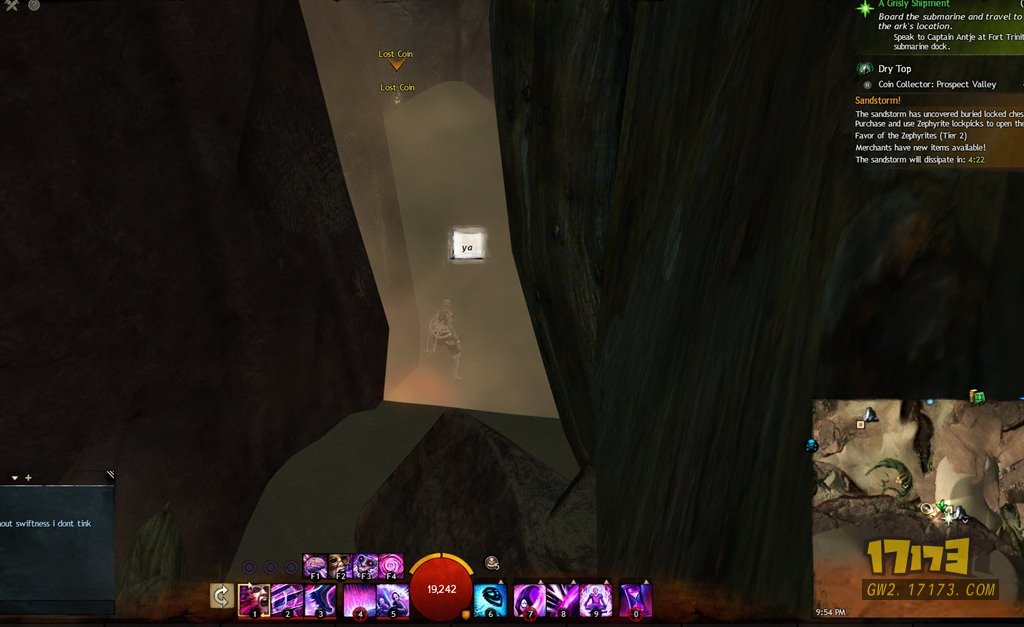Activate utility skill 7 with the hooded figure
Screen dimensions: 1024x627
pyautogui.click(x=529, y=600)
